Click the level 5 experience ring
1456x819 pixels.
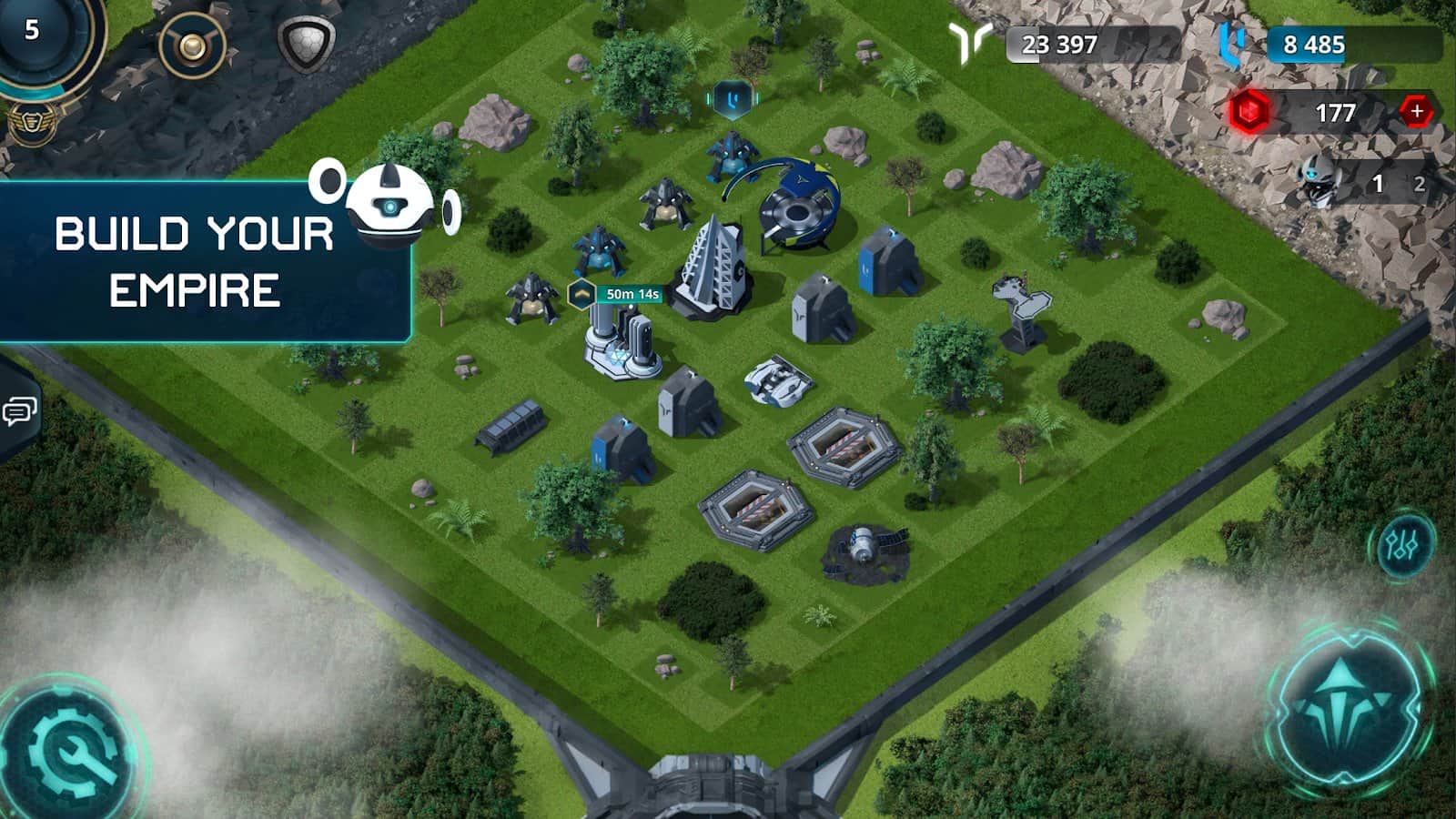click(32, 32)
